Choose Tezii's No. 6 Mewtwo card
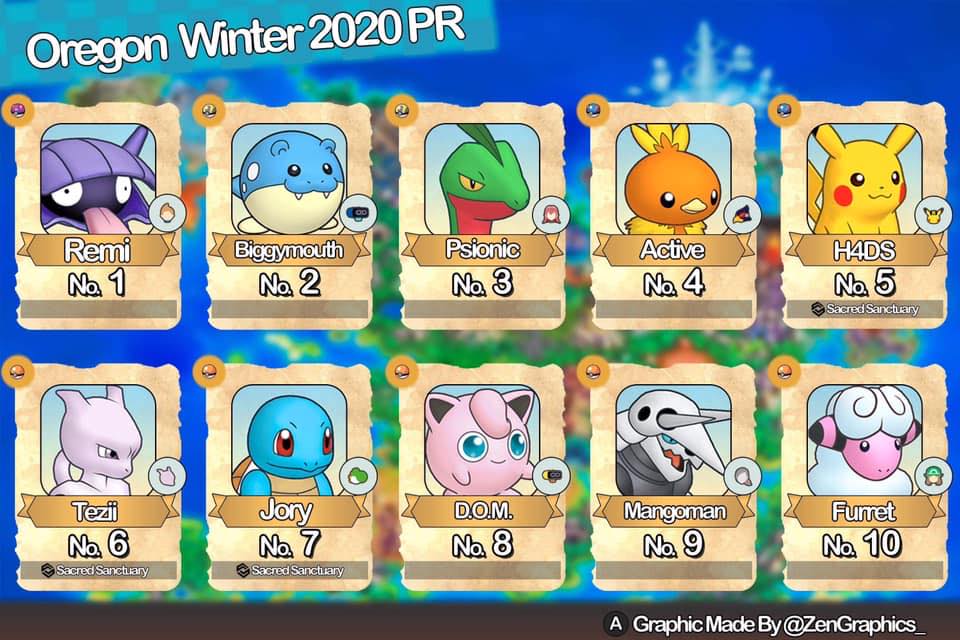960x640 pixels. 98,472
